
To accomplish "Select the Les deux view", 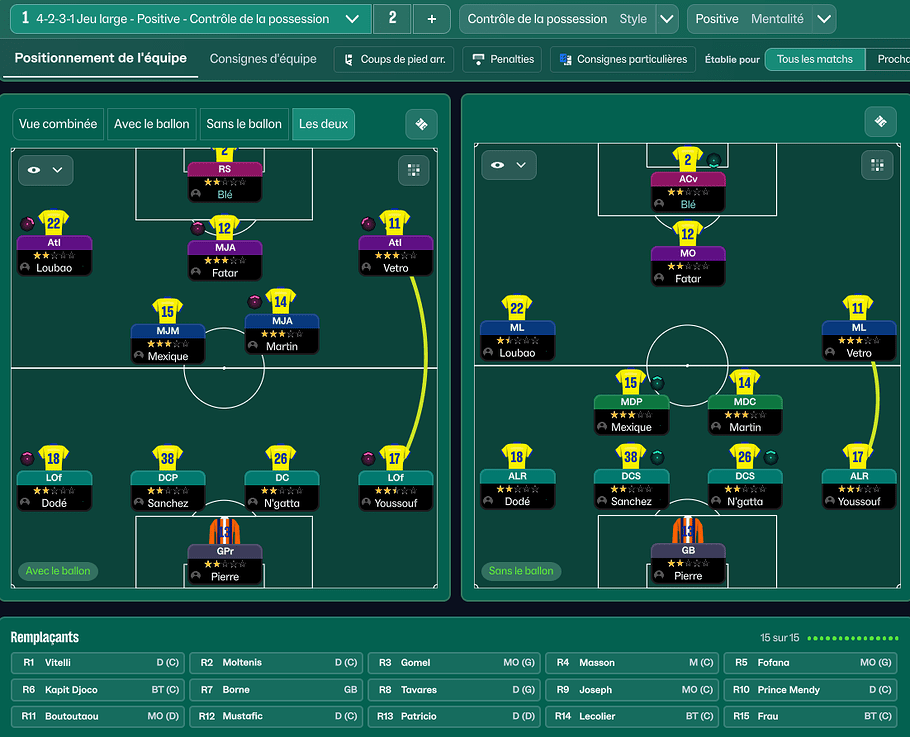I will click(323, 124).
